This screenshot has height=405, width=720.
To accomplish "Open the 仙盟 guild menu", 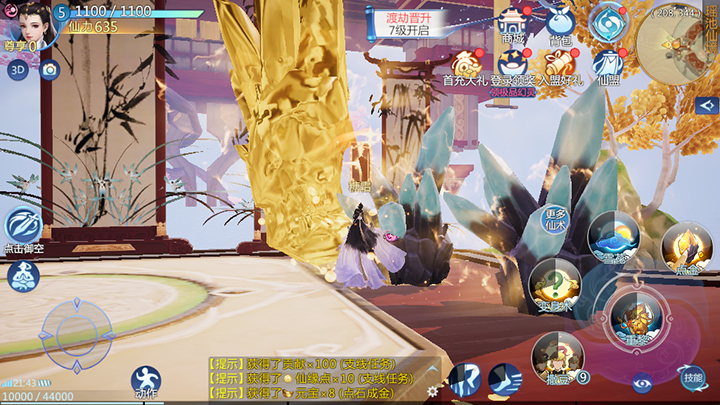I will coord(607,67).
